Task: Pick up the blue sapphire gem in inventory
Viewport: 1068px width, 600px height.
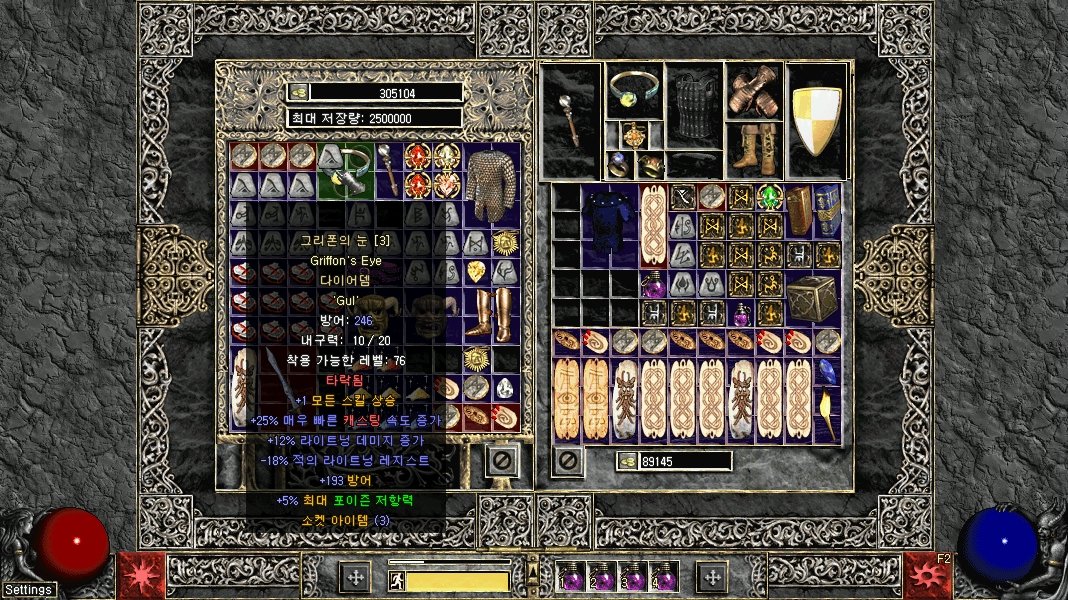Action: tap(829, 372)
